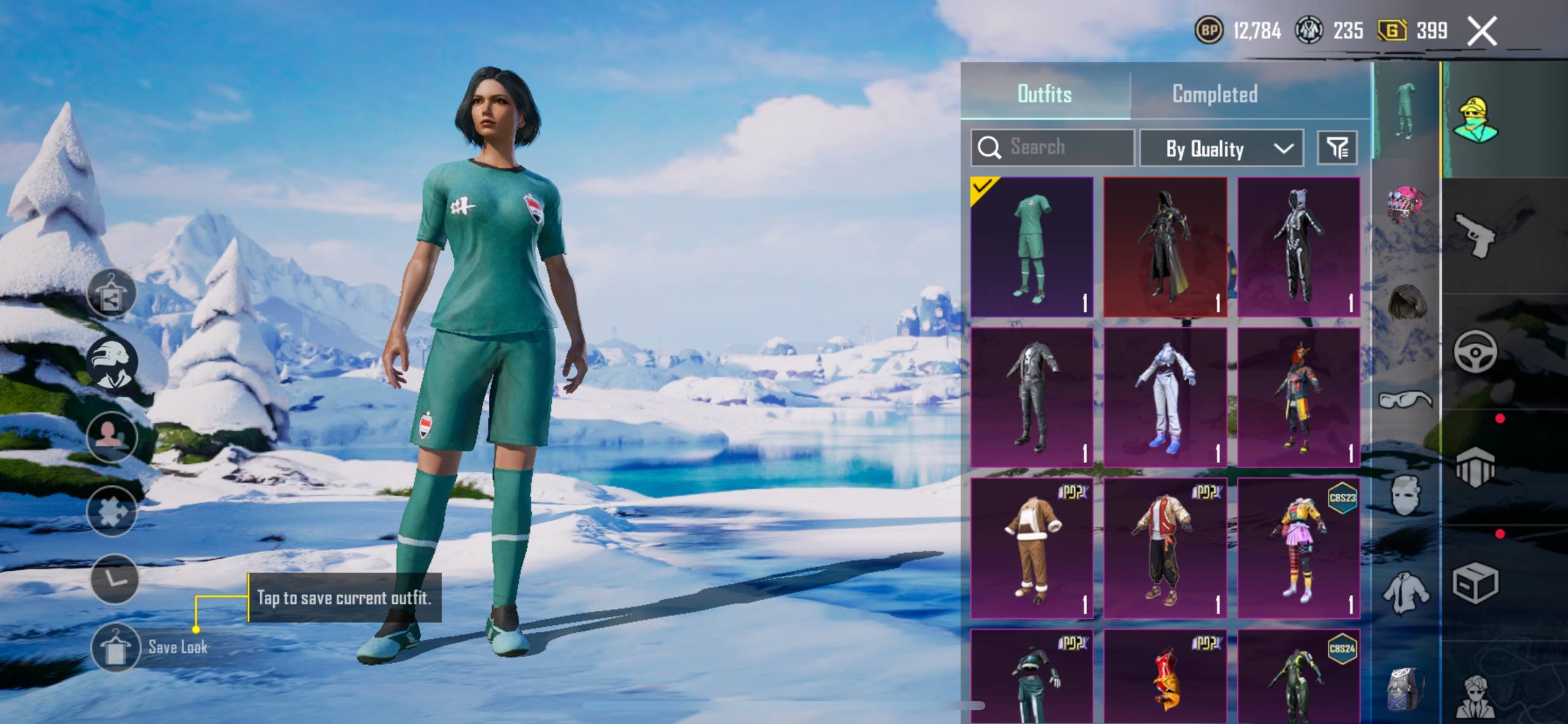Select the Outfits tab
The height and width of the screenshot is (724, 1568).
tap(1044, 94)
